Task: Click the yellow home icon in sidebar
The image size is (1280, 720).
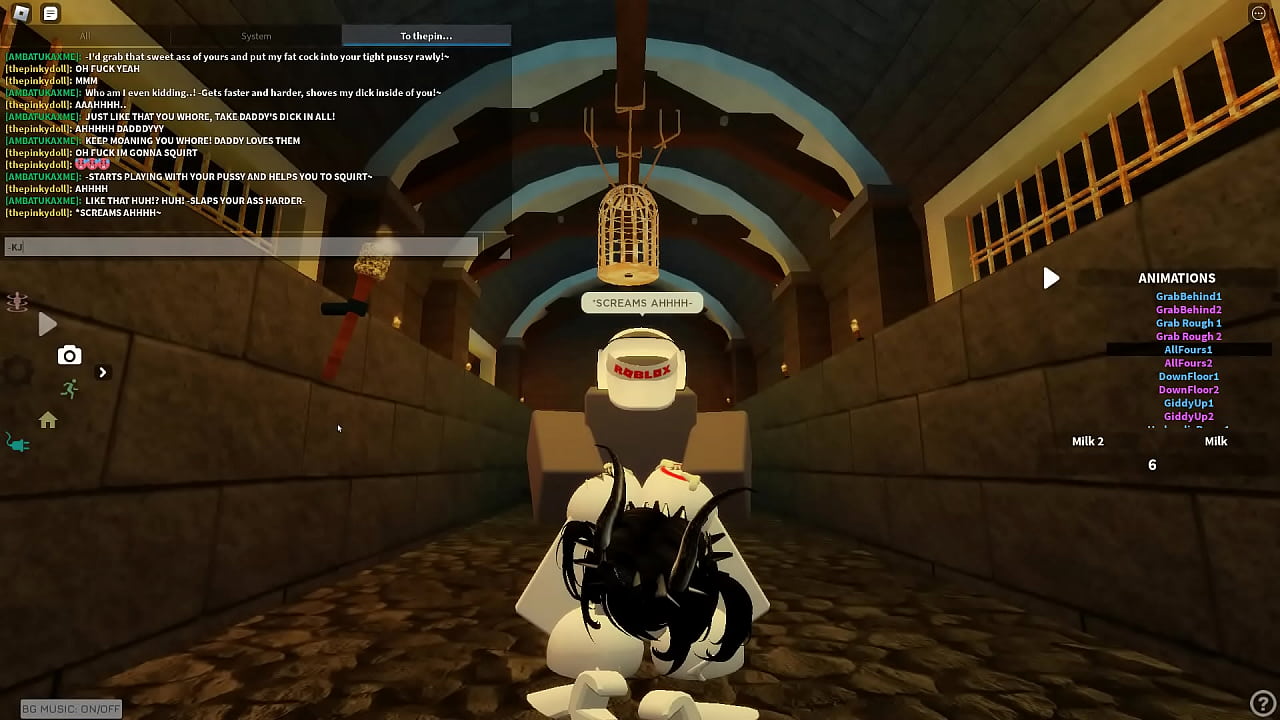Action: (47, 422)
